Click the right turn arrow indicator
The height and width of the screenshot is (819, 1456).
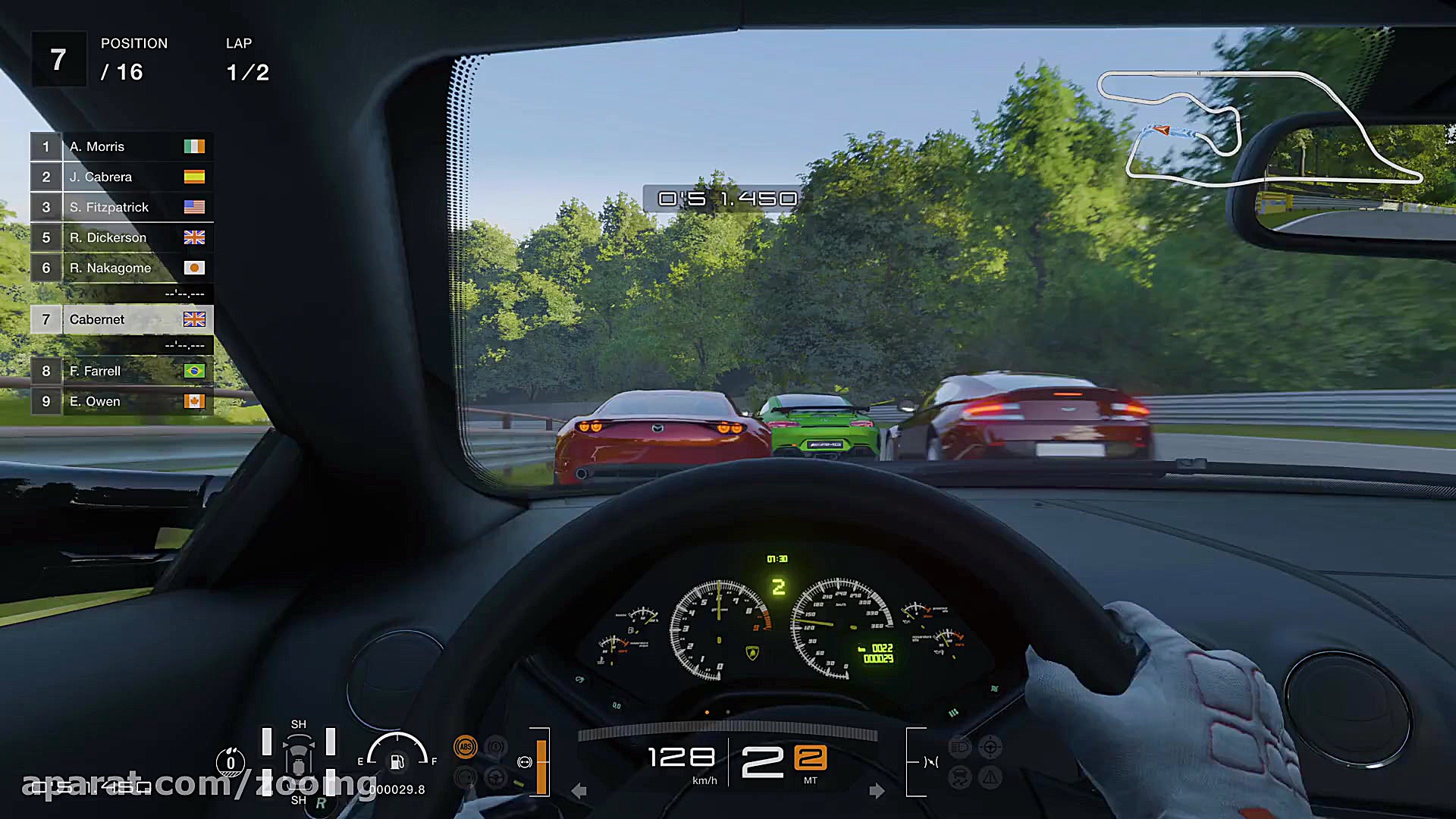click(877, 791)
